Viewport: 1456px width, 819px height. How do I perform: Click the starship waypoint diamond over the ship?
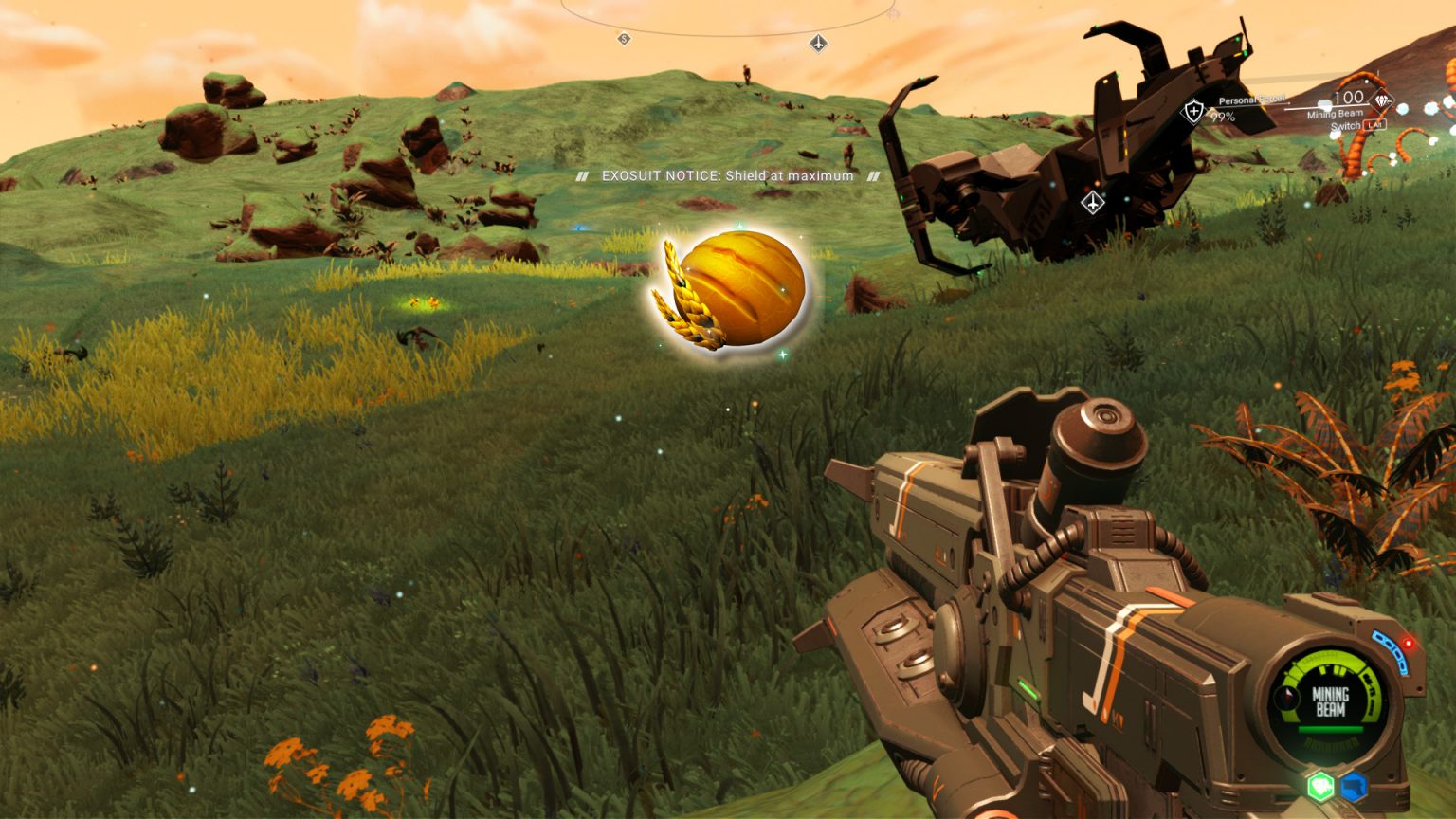click(1093, 202)
